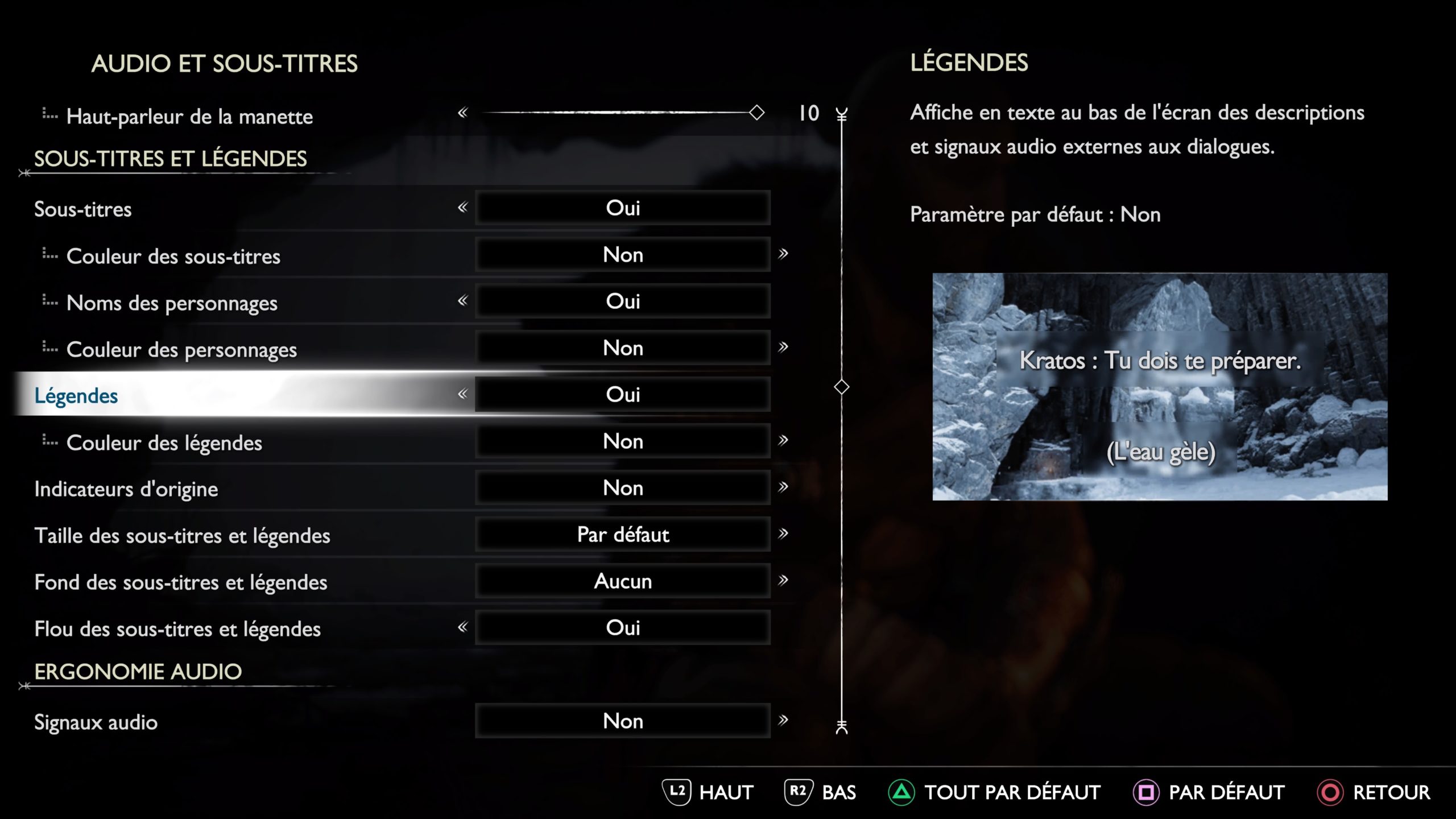Viewport: 1456px width, 819px height.
Task: Toggle the Noms des personnages value
Action: (623, 301)
